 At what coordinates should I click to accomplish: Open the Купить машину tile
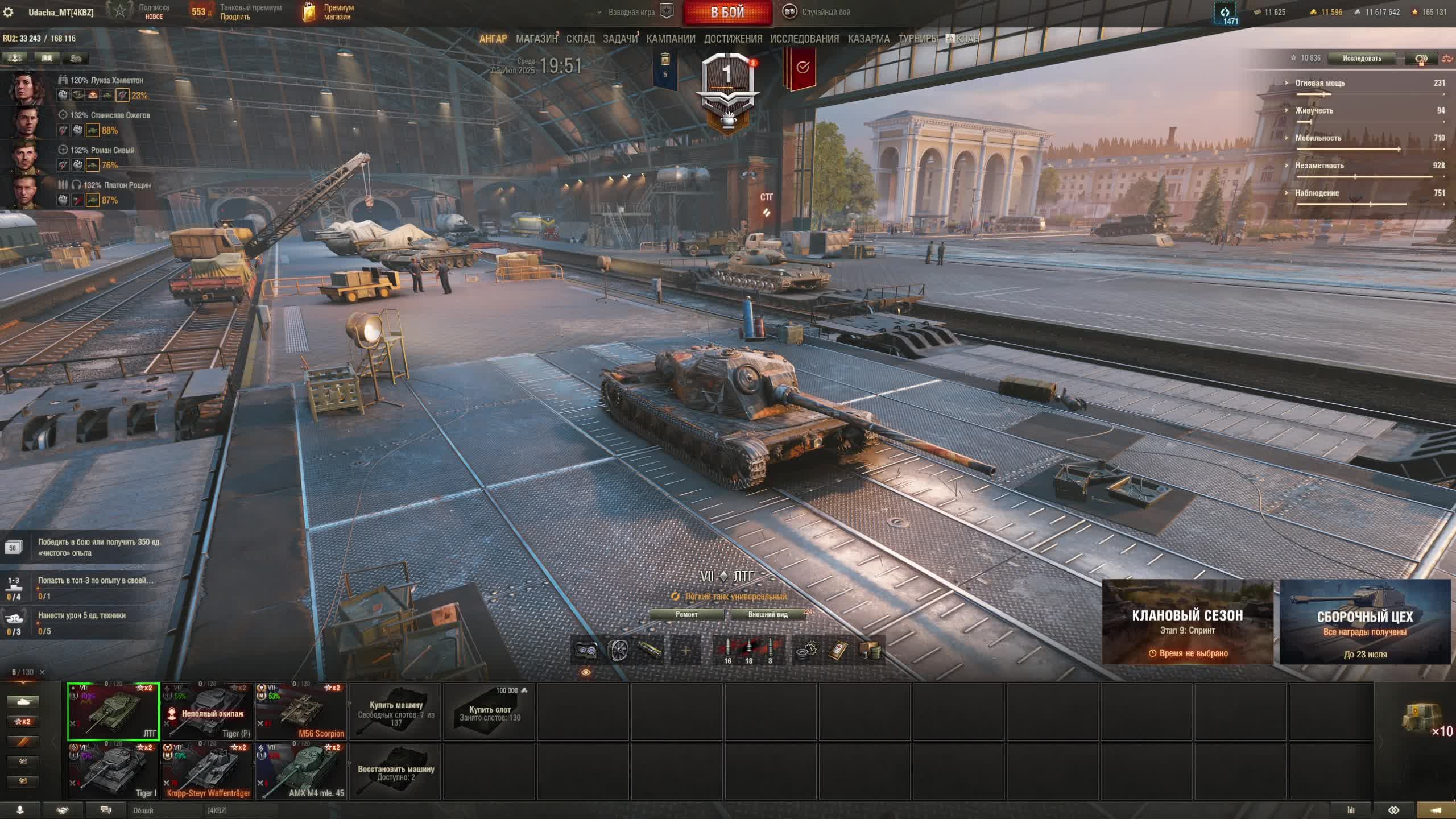(x=396, y=712)
